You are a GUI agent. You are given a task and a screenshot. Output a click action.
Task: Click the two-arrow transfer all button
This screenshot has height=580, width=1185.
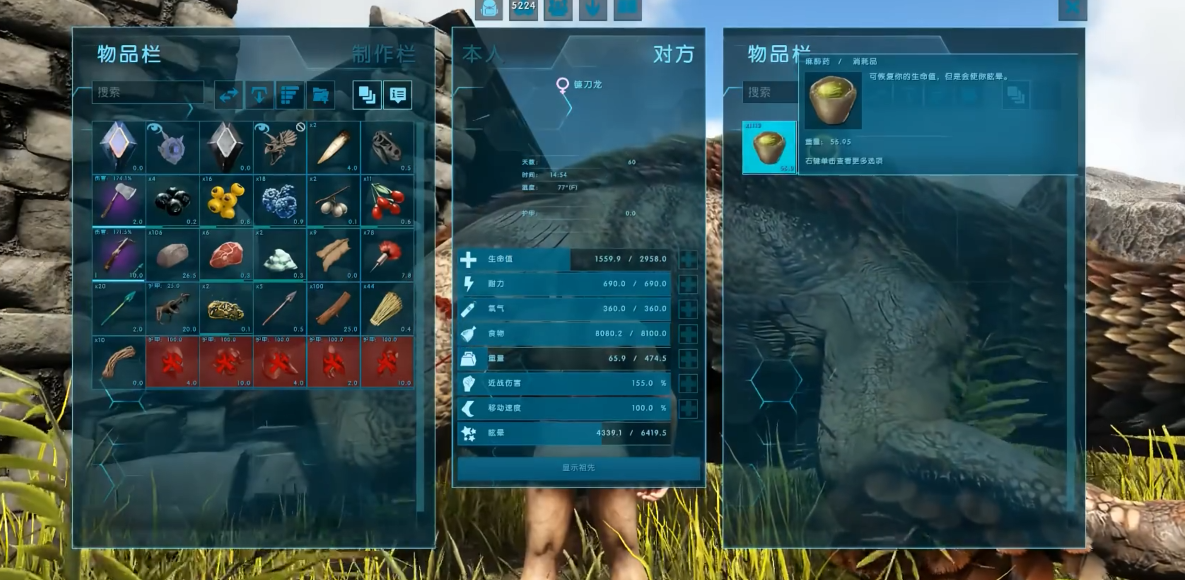click(229, 95)
